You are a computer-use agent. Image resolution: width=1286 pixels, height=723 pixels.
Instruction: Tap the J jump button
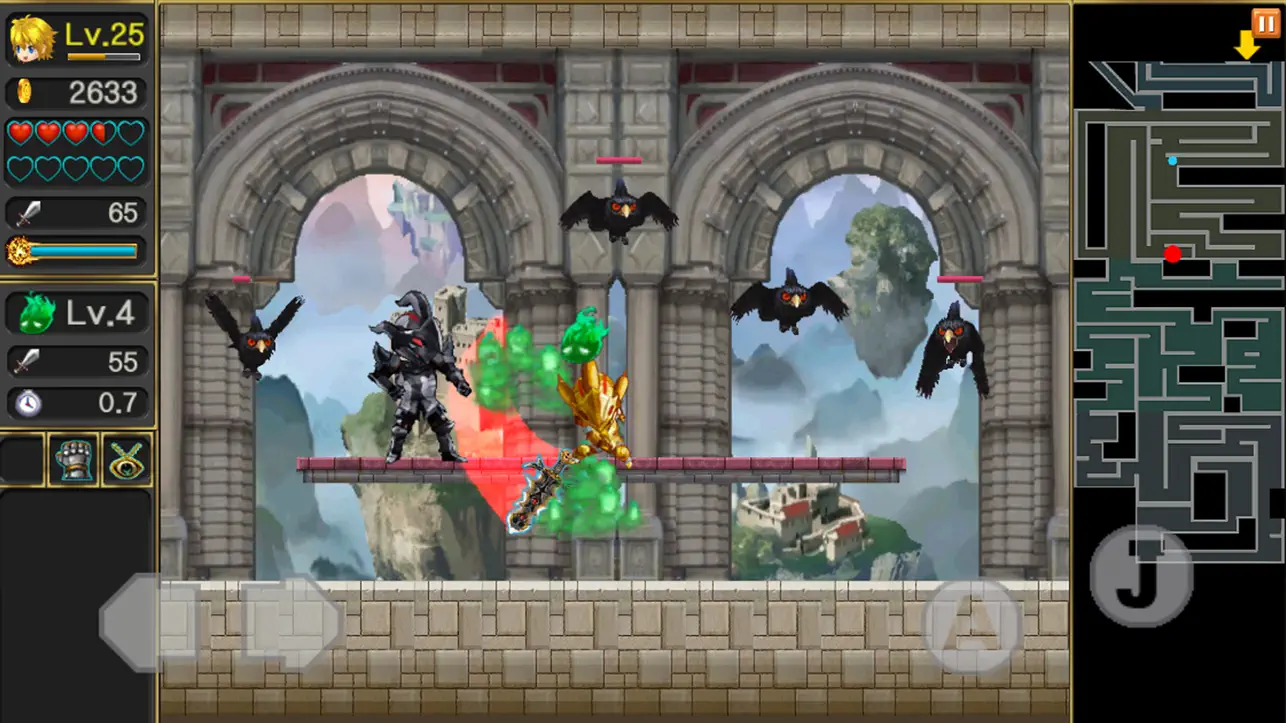1141,575
